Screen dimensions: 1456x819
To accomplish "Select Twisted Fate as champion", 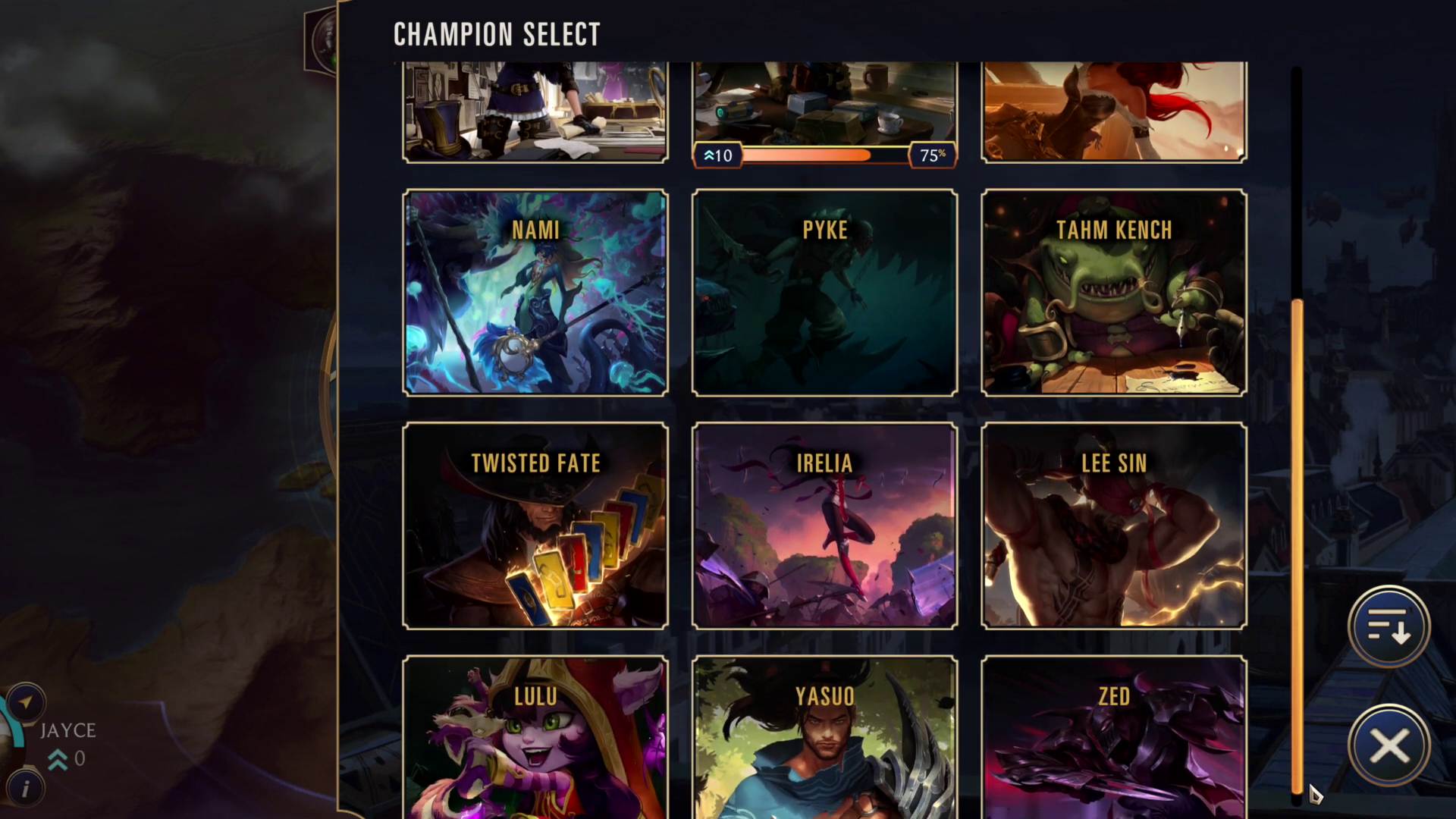I will pos(535,526).
